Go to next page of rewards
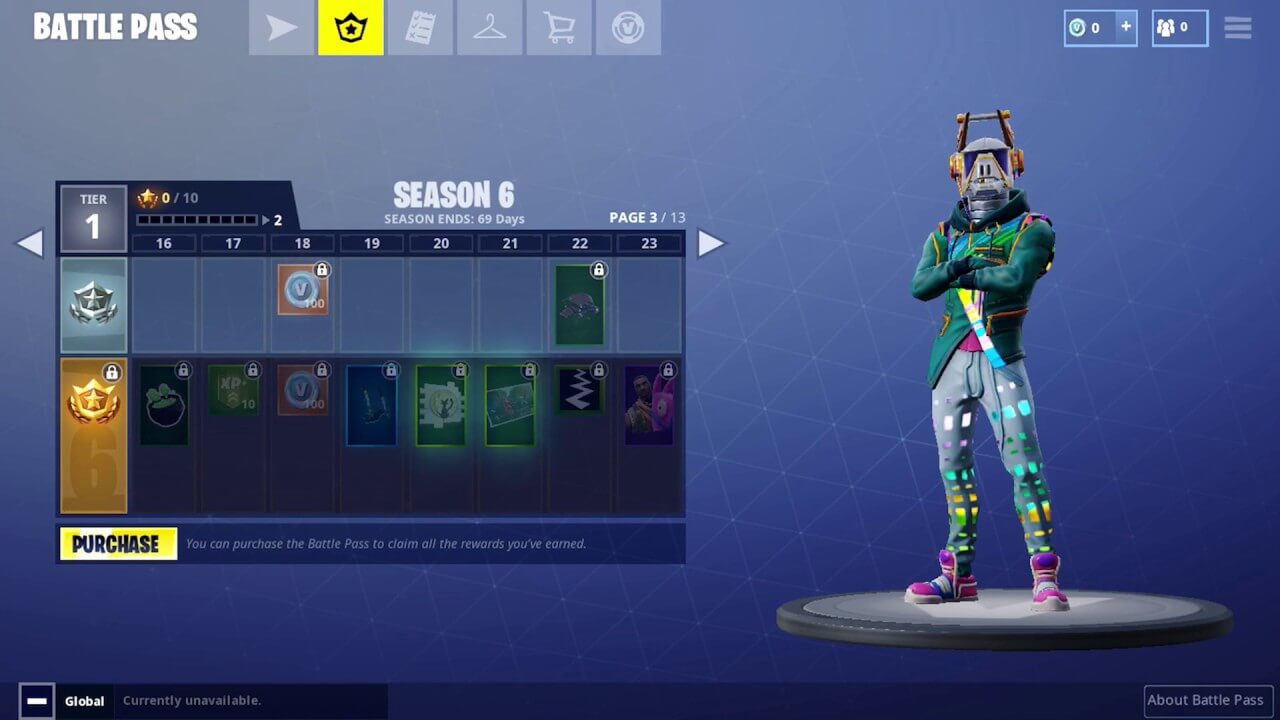Screen dimensions: 1280x720 click(x=712, y=243)
